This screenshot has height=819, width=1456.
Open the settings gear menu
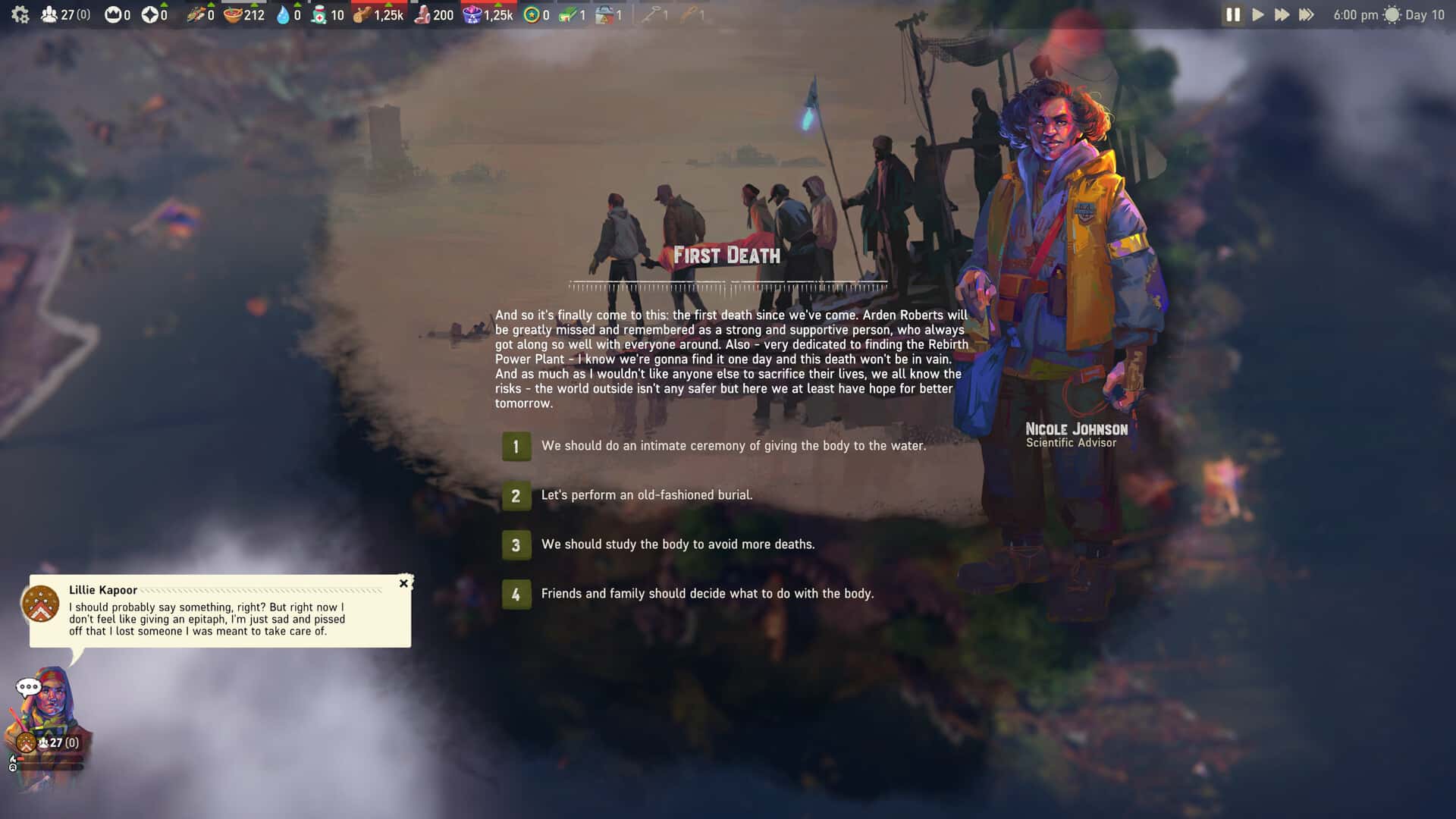tap(20, 14)
